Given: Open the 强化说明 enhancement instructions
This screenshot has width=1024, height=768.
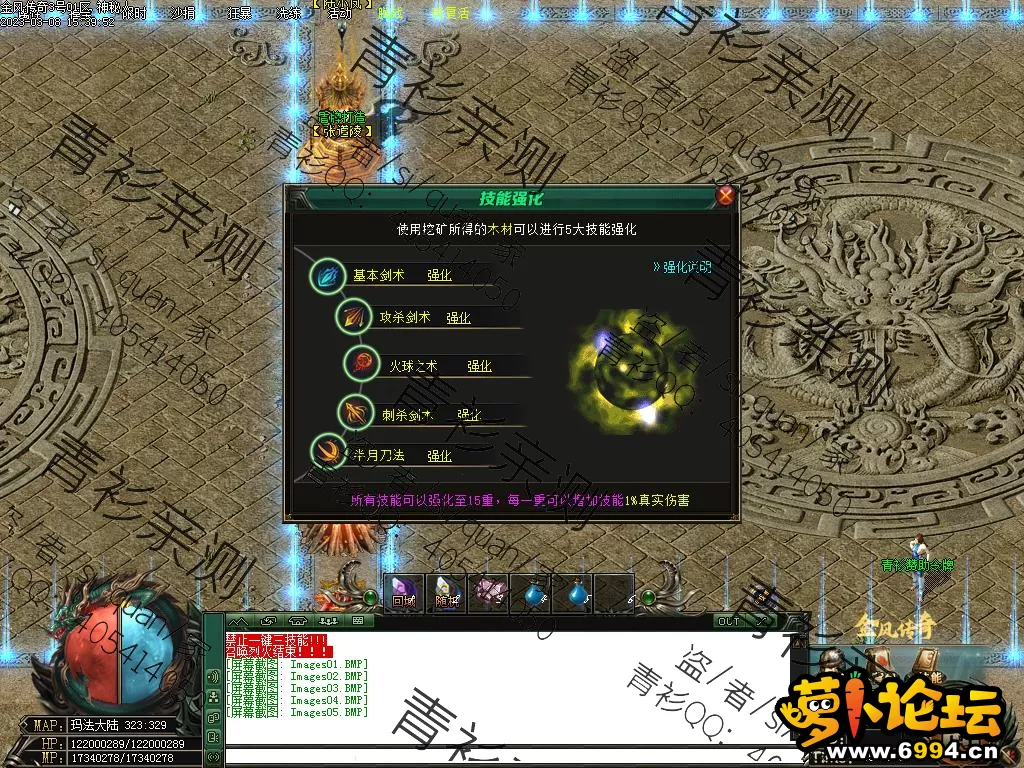Looking at the screenshot, I should point(682,267).
